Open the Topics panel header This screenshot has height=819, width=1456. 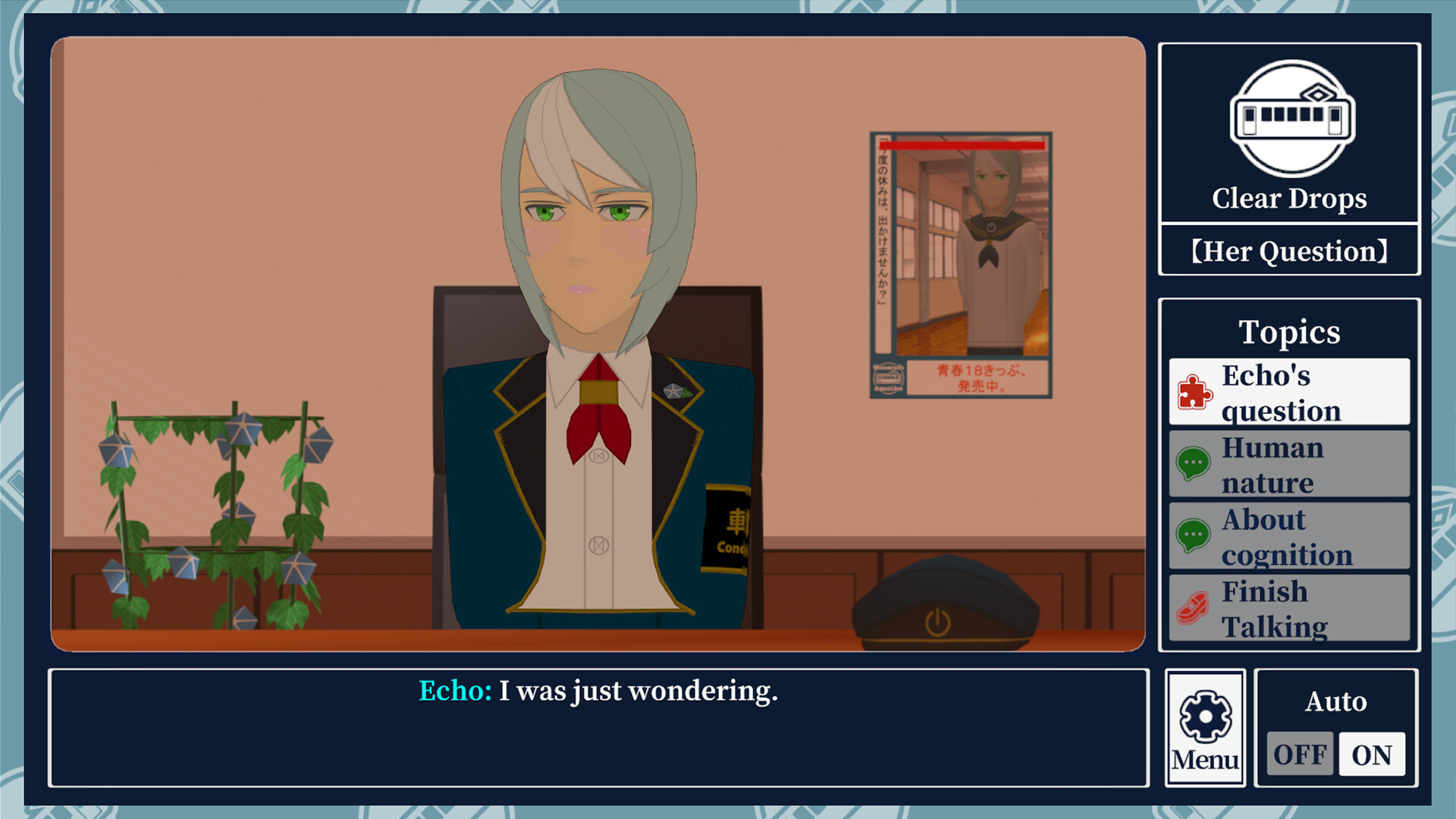click(1288, 331)
